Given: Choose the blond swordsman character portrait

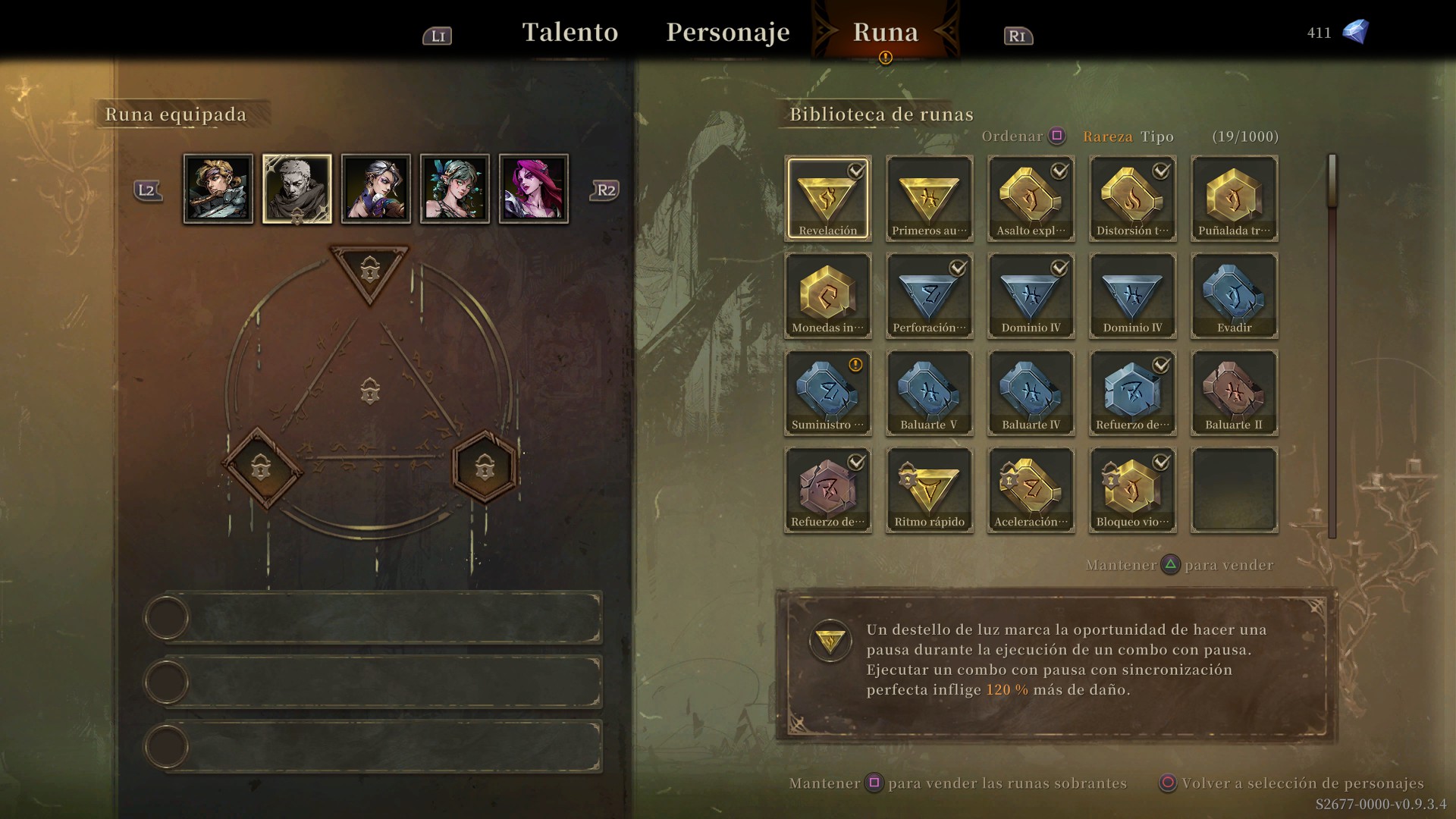Looking at the screenshot, I should coord(218,189).
